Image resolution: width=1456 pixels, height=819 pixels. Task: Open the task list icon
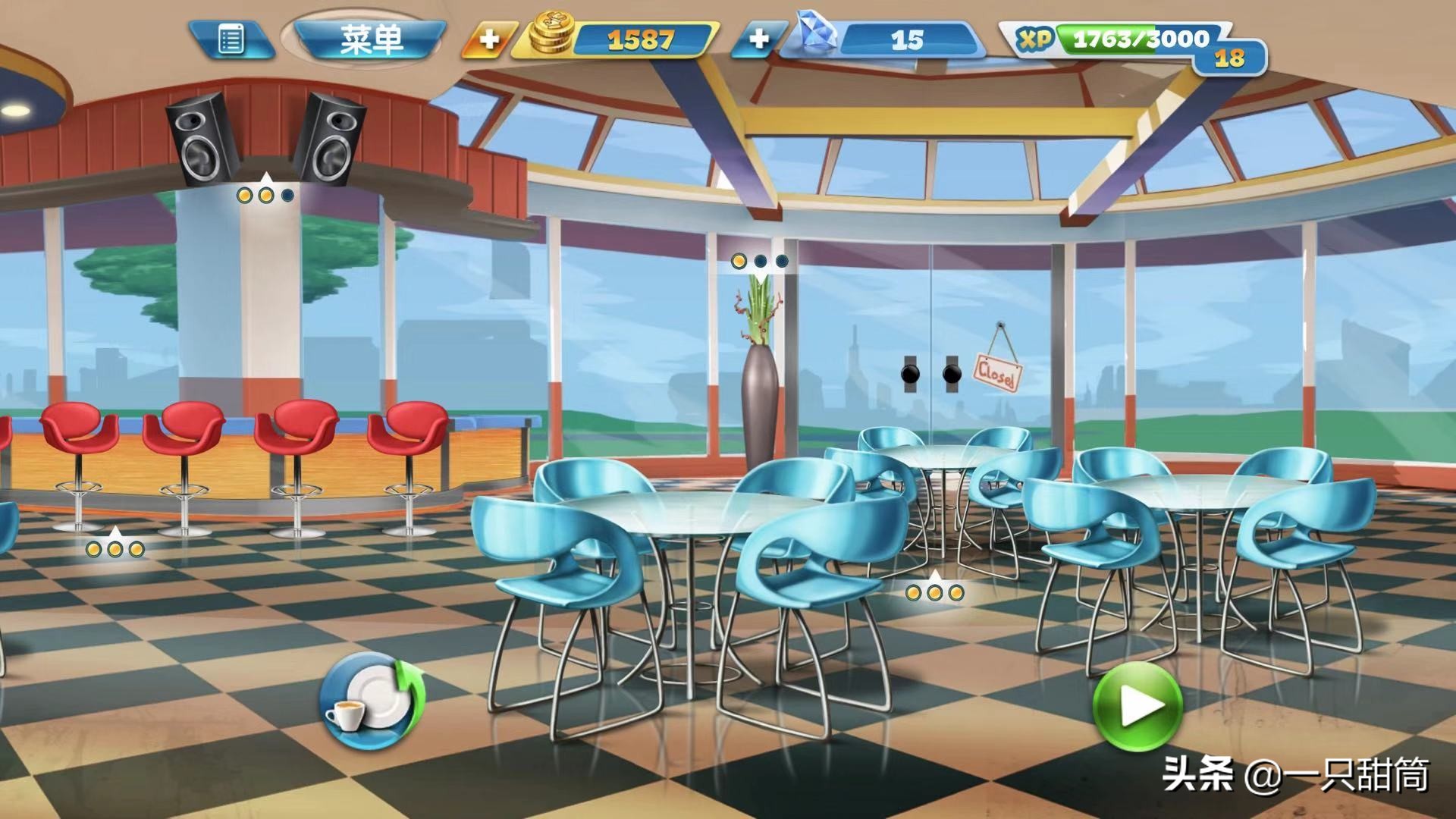(231, 39)
